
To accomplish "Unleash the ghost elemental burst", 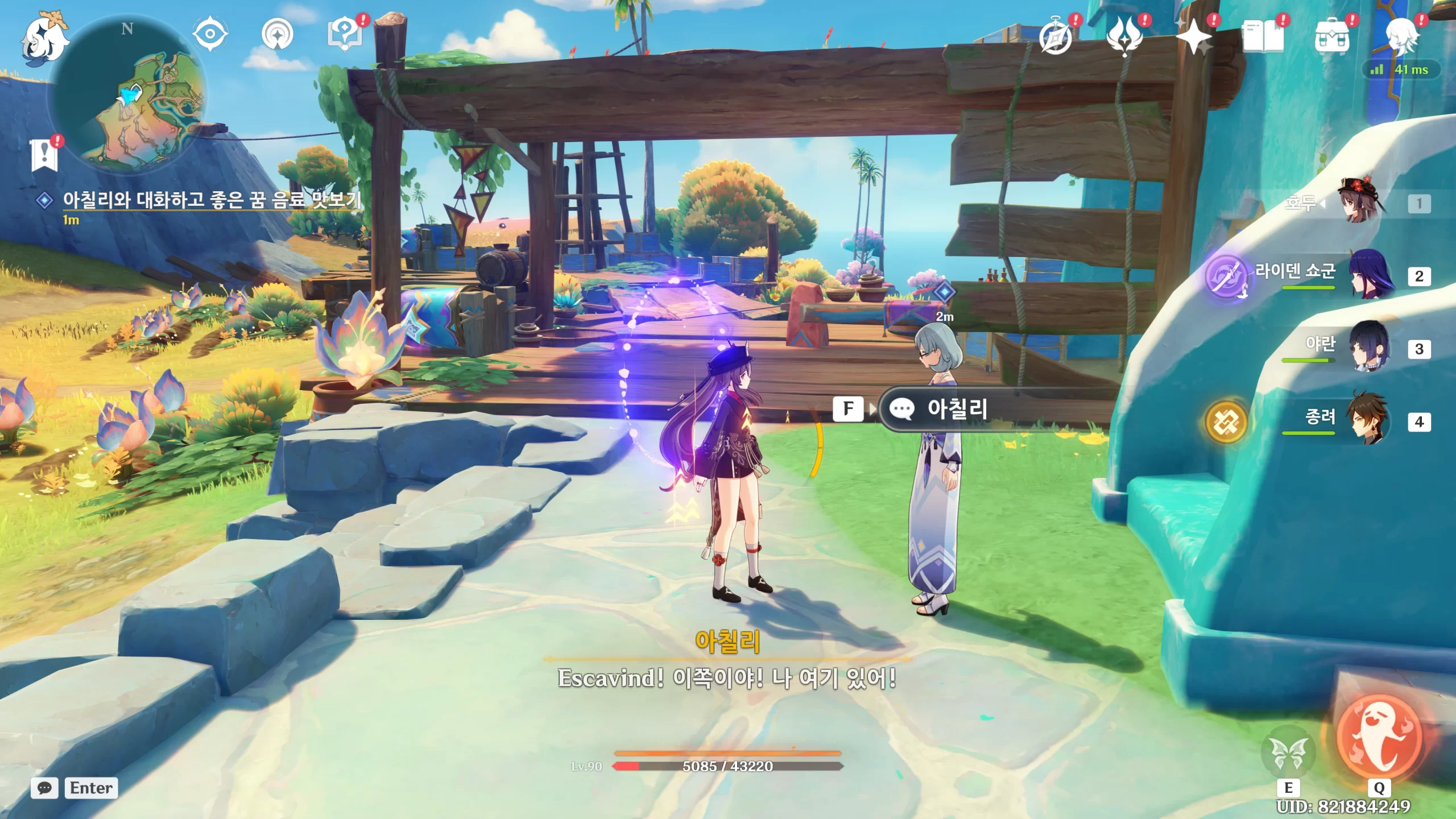I will pos(1379,738).
